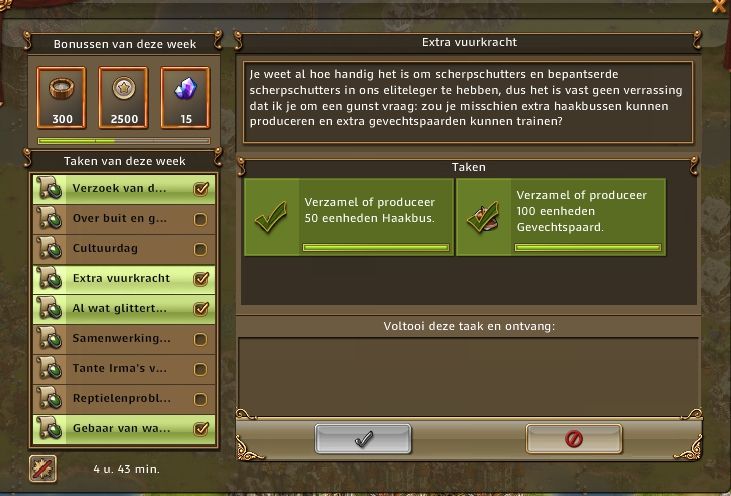731x496 pixels.
Task: Select the 'Extra vuurkracht' task entry
Action: tap(122, 278)
